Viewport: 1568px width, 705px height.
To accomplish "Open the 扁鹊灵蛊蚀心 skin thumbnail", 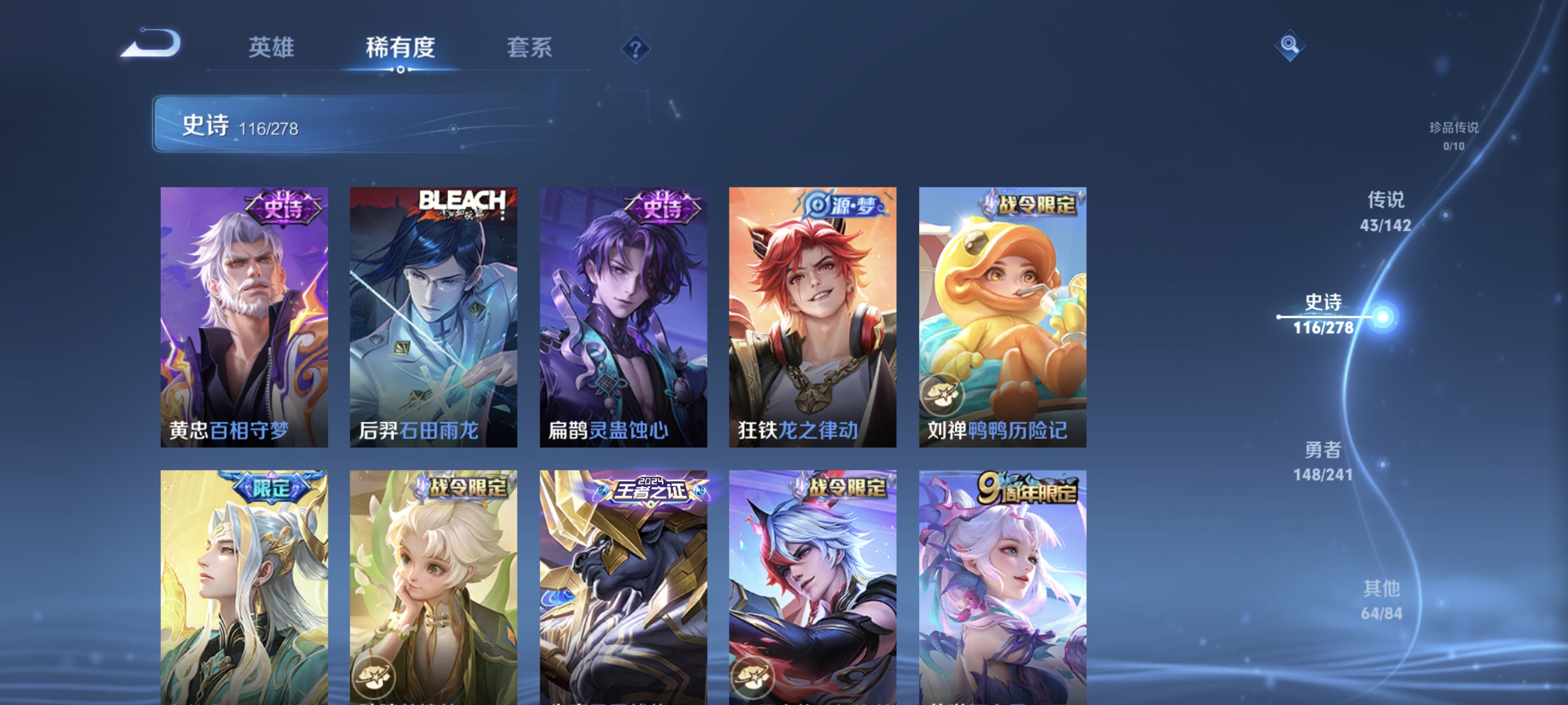I will 624,317.
